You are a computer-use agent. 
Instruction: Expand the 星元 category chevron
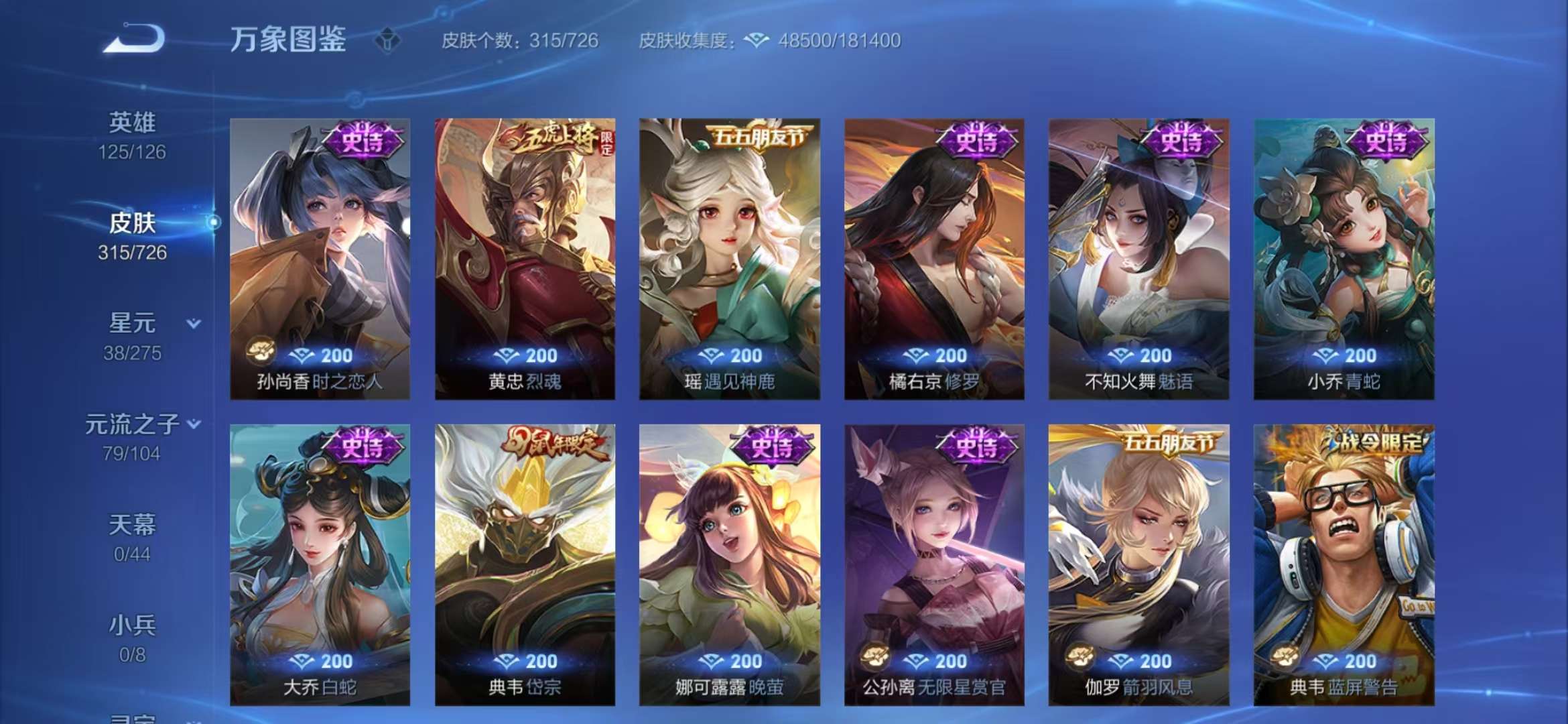[192, 322]
